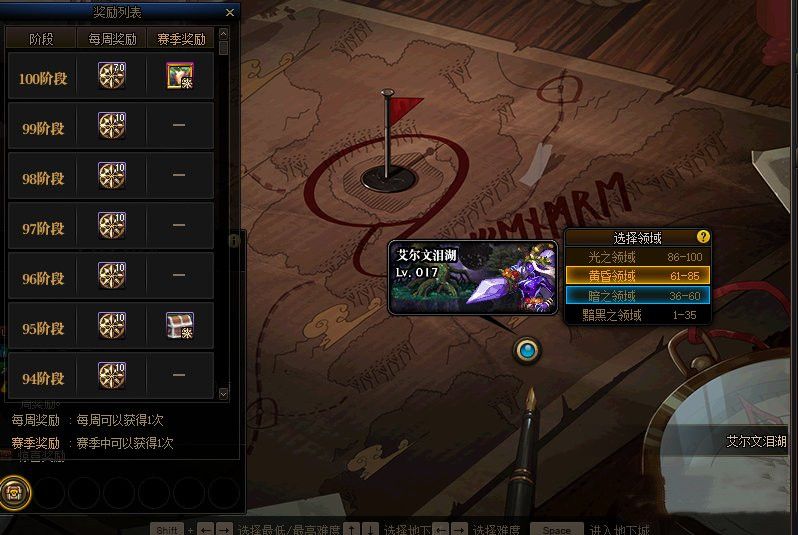Open the yellow question mark help icon
This screenshot has width=798, height=535.
[703, 237]
